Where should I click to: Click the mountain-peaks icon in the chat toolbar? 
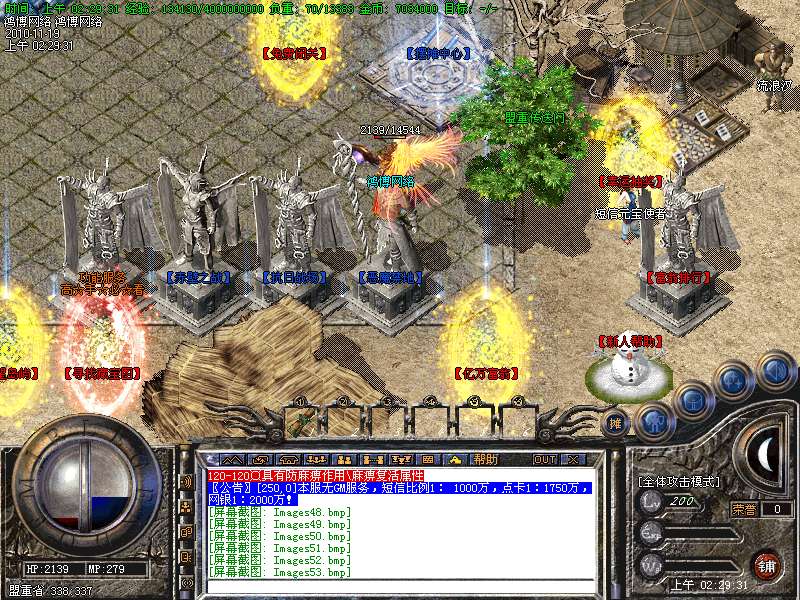[x=233, y=459]
